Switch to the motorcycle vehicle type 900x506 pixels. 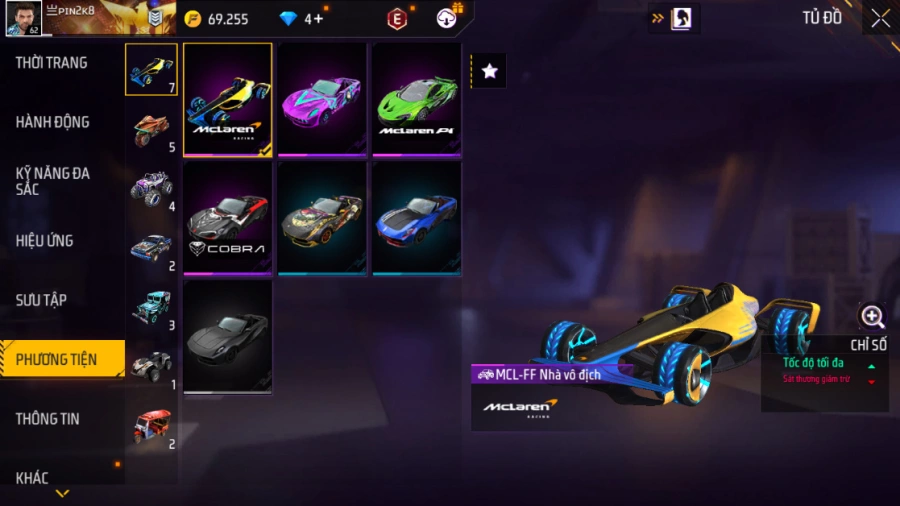coord(152,129)
